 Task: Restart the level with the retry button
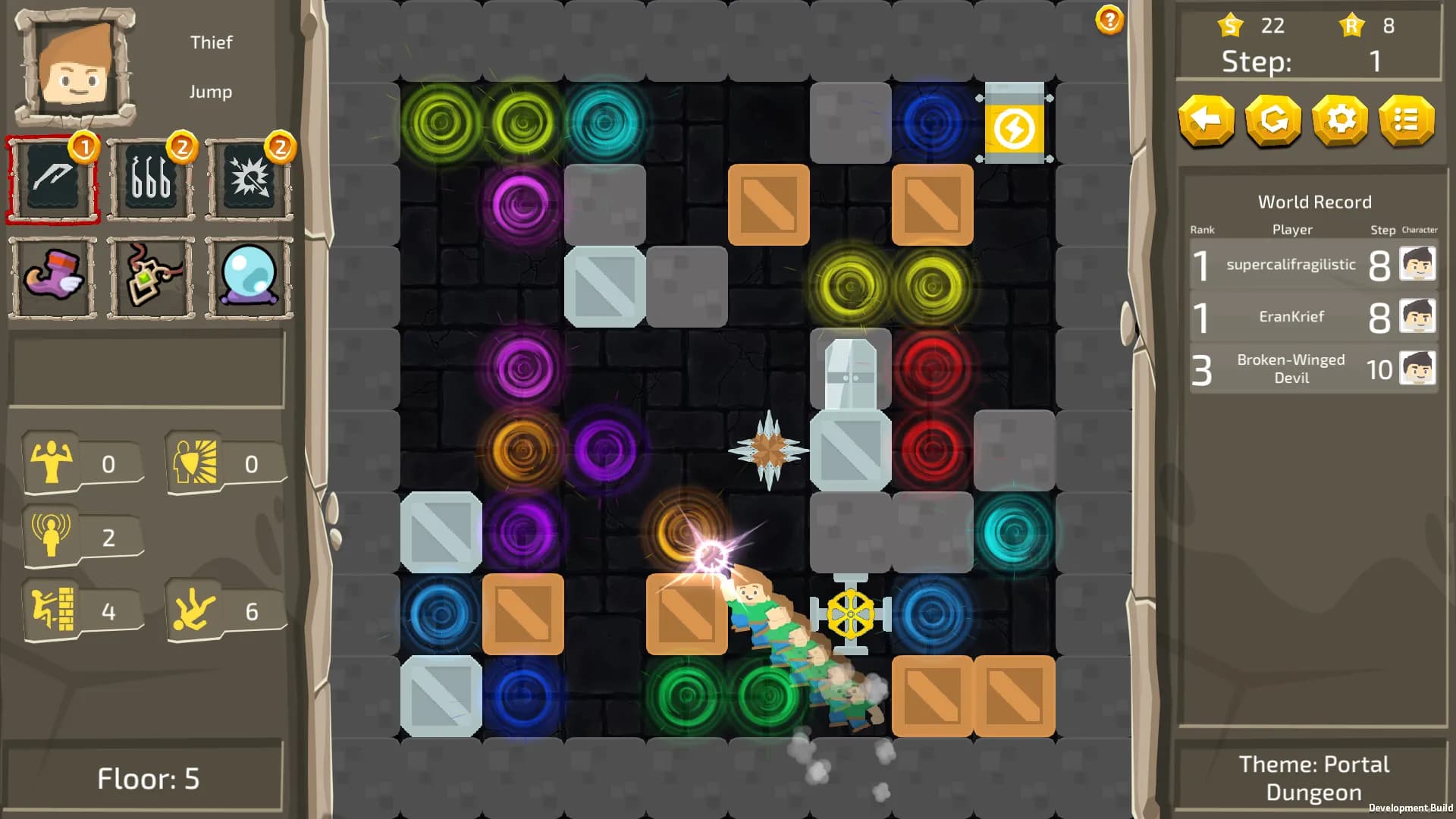point(1273,121)
